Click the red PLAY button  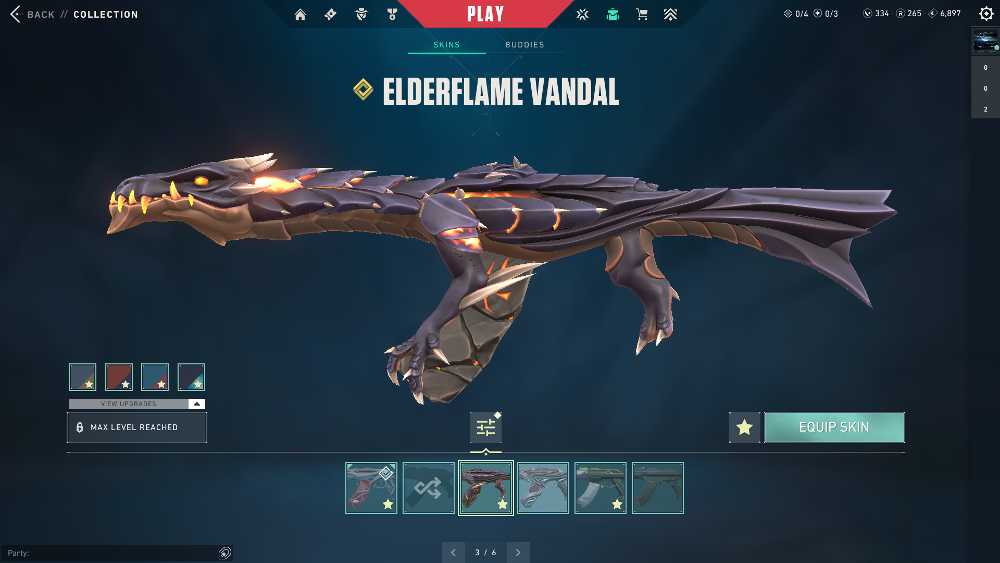point(486,14)
